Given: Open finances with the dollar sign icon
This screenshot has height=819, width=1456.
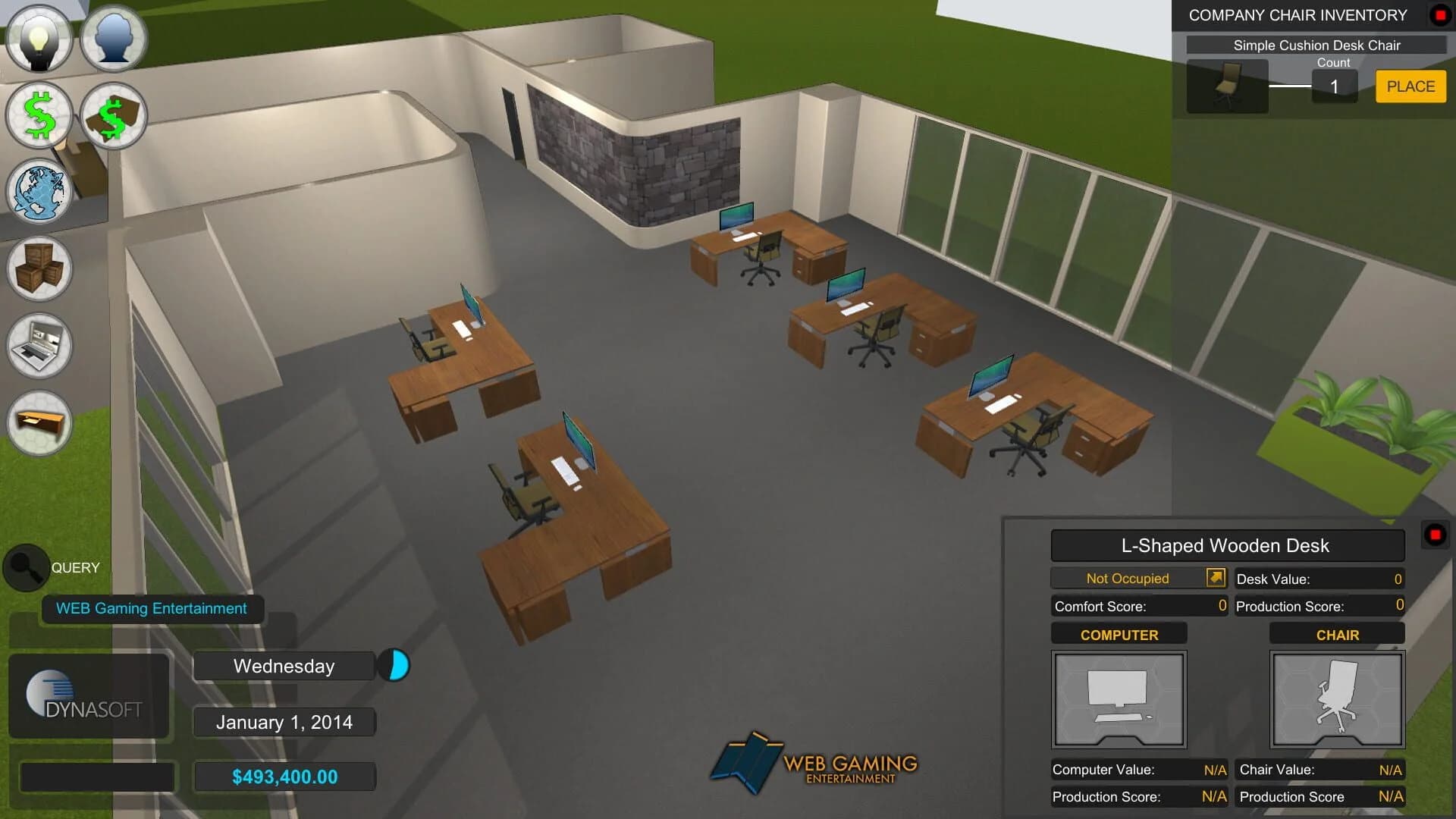Looking at the screenshot, I should tap(39, 115).
